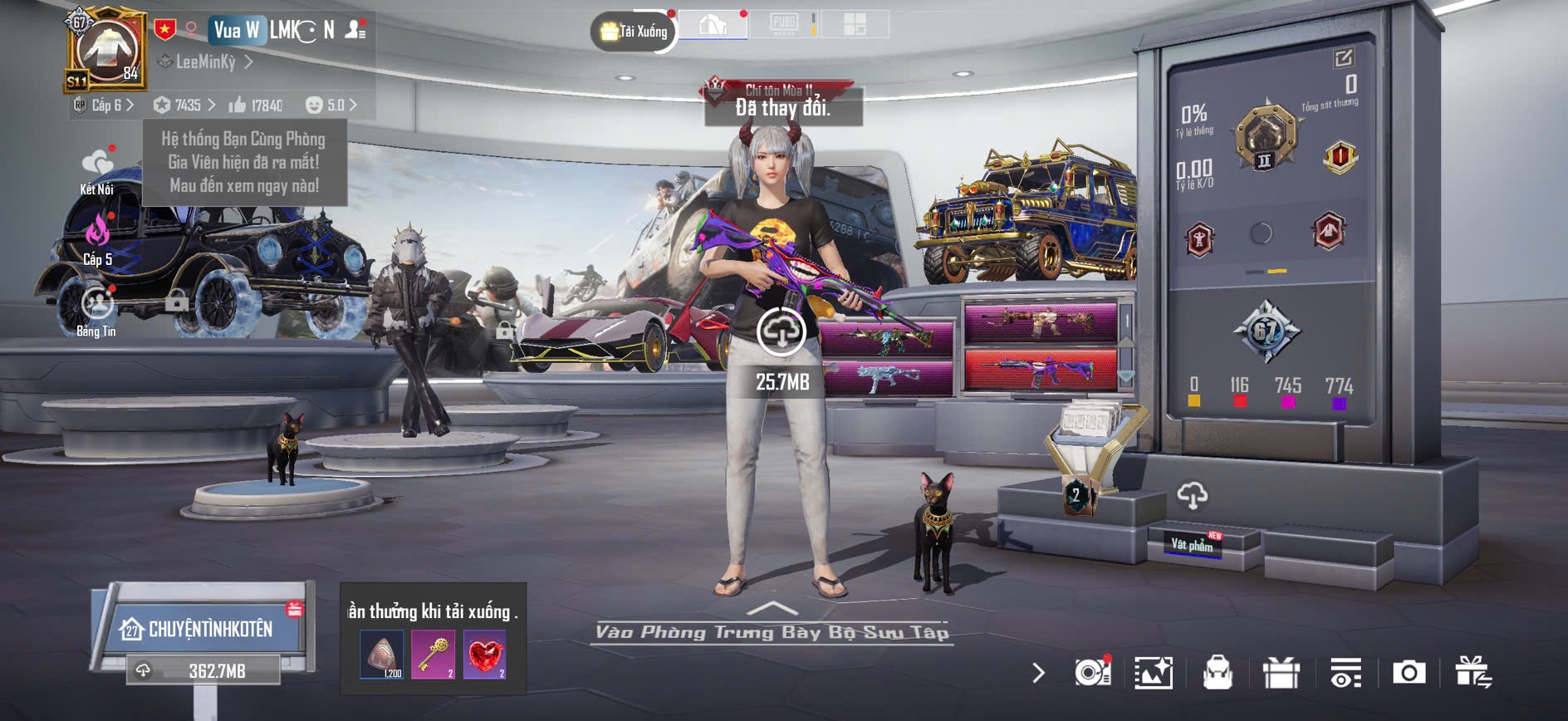Download the 25.7MB character outfit
Screen dimensions: 1568x721
(x=781, y=331)
